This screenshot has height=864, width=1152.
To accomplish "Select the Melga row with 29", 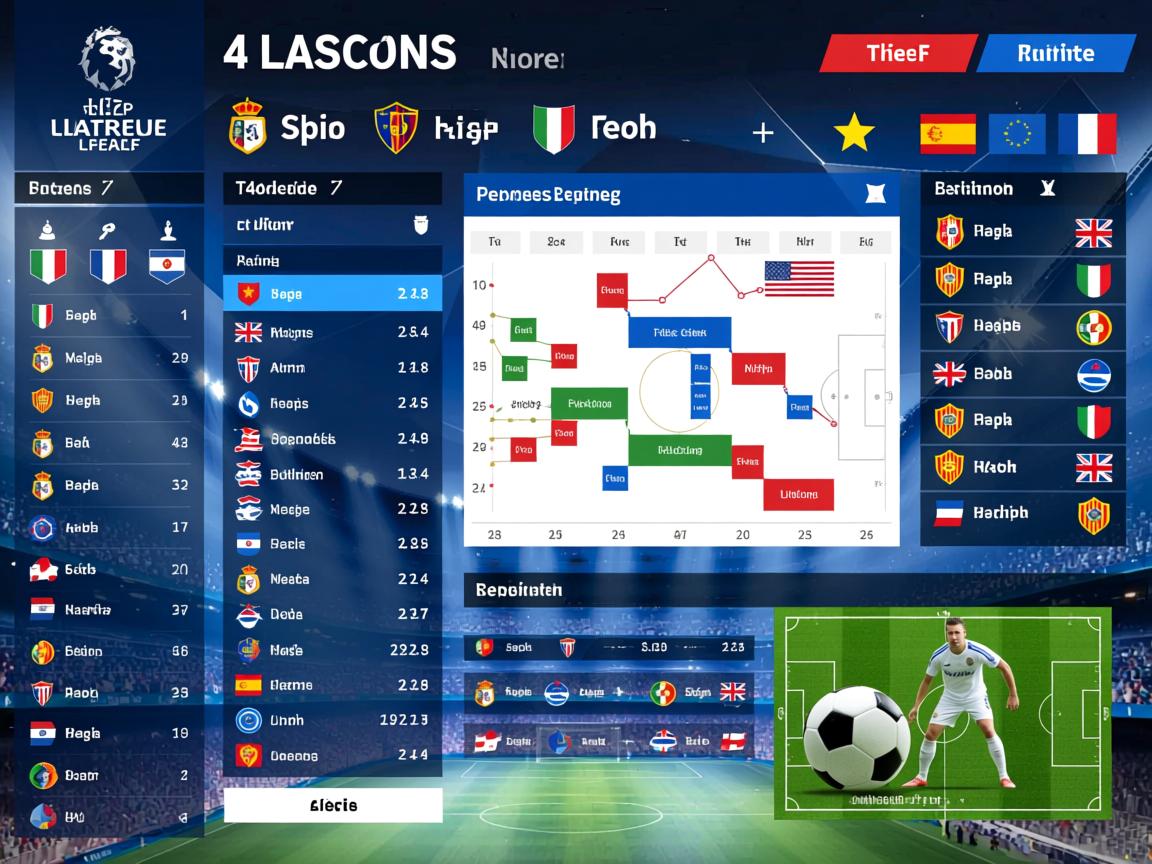I will pos(110,358).
